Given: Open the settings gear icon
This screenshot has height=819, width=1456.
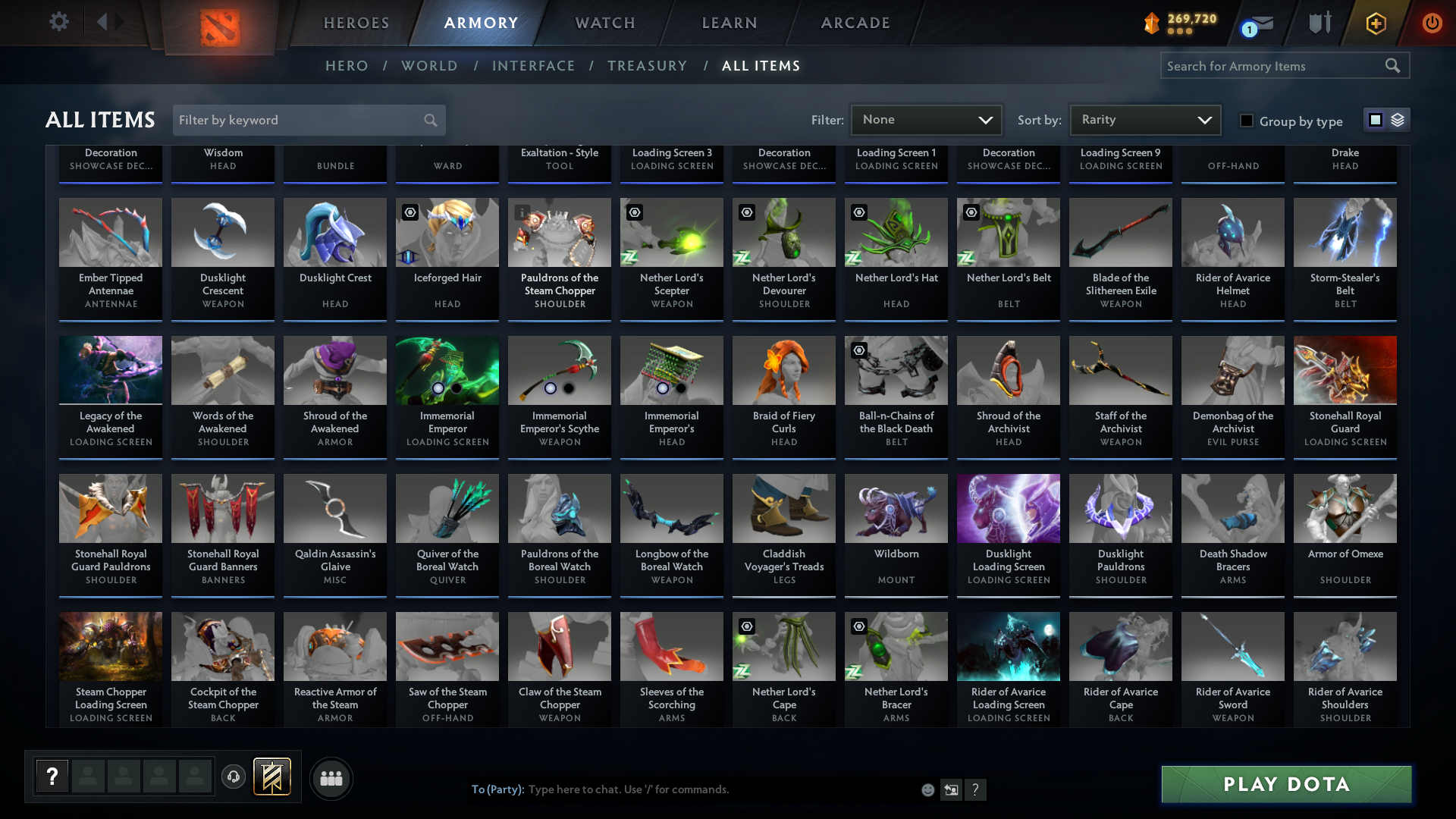Looking at the screenshot, I should (58, 22).
